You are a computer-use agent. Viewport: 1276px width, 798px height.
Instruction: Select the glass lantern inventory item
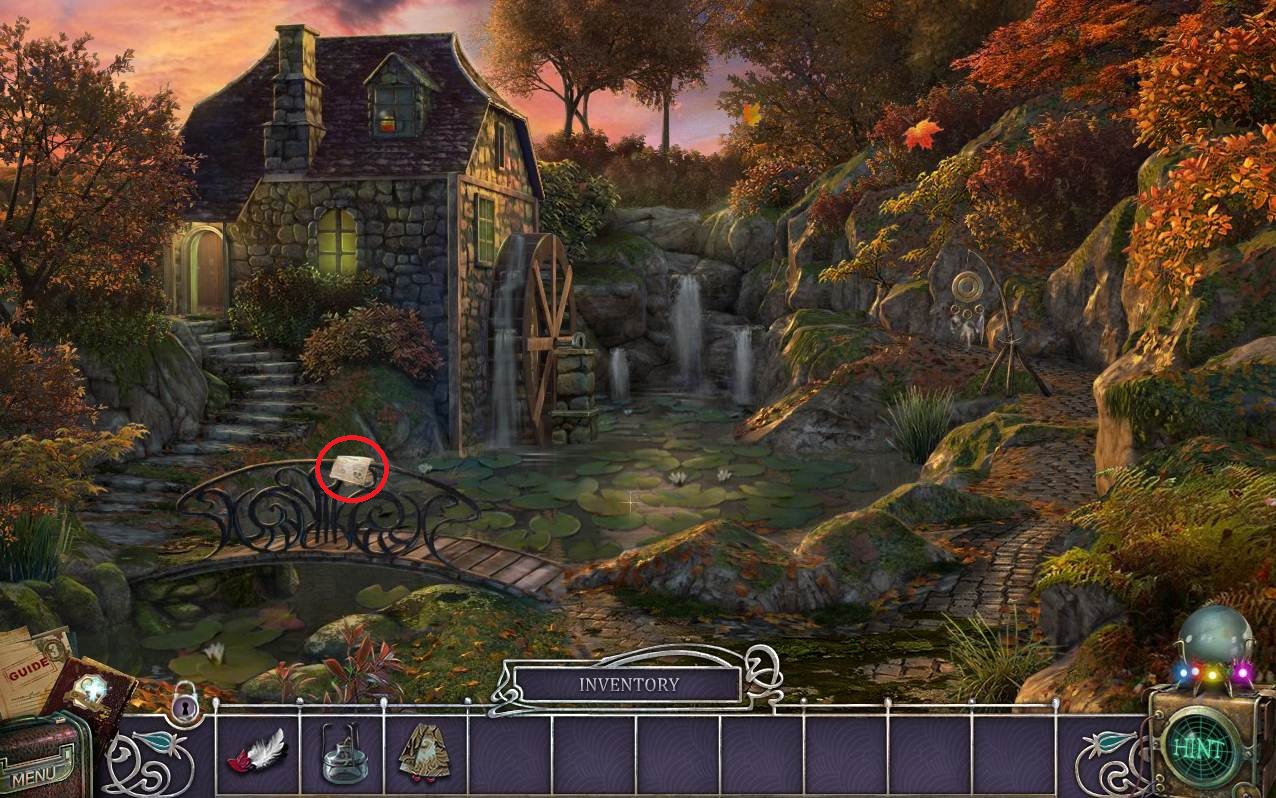click(x=341, y=754)
